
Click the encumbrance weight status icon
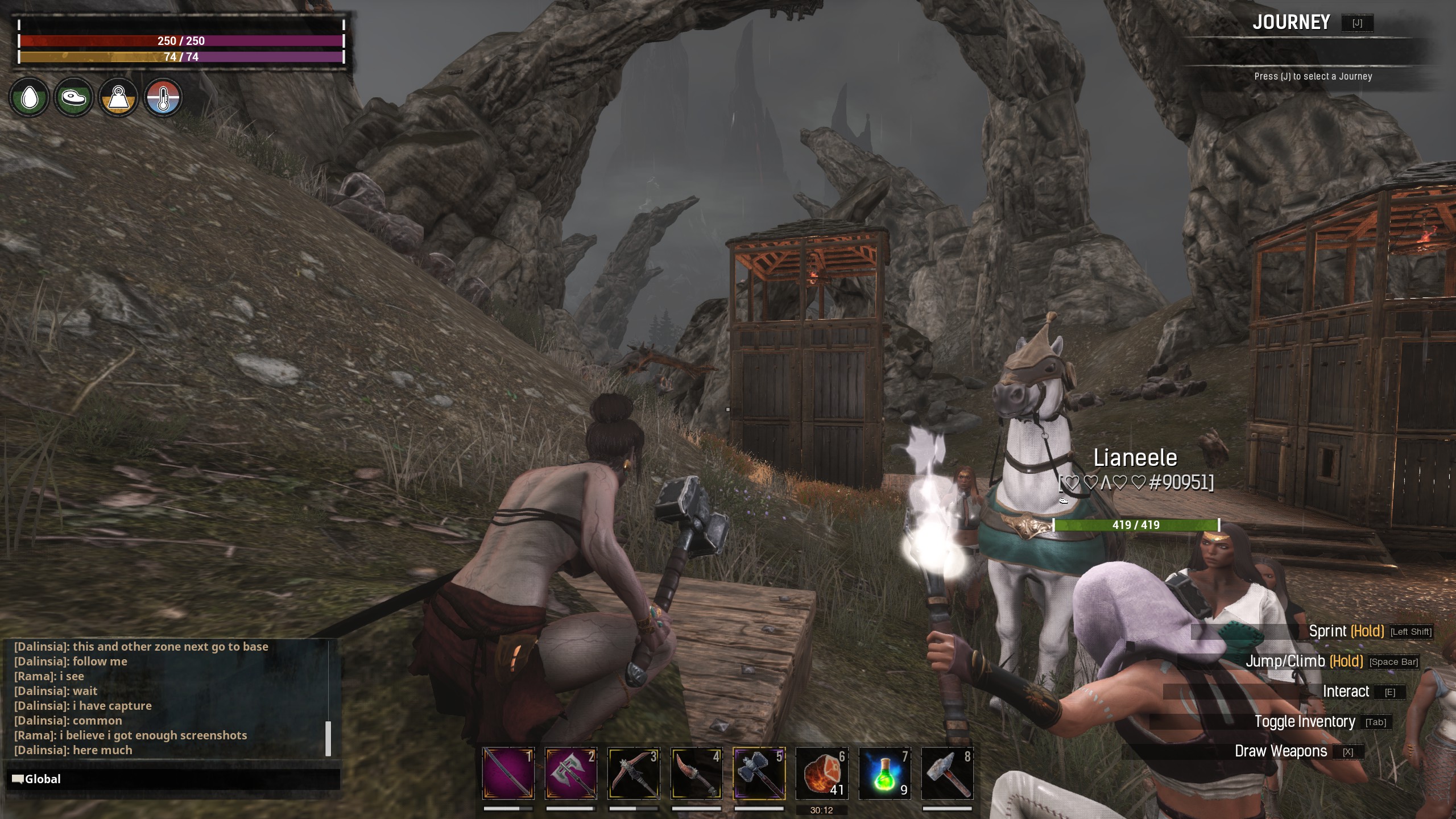(x=118, y=98)
